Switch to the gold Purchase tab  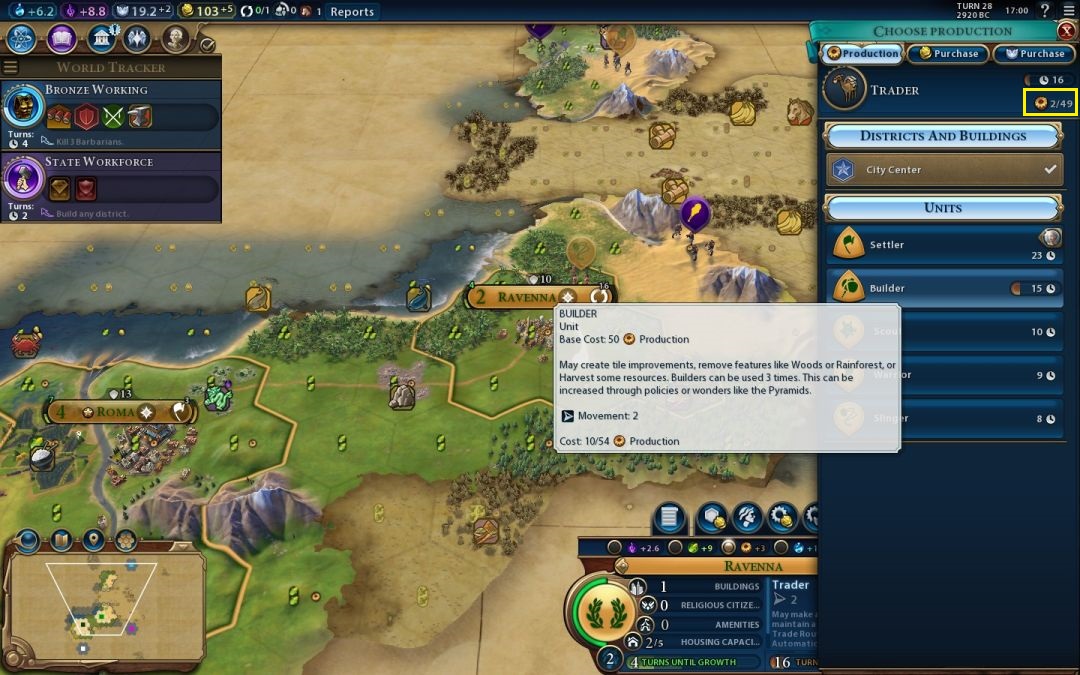click(948, 54)
